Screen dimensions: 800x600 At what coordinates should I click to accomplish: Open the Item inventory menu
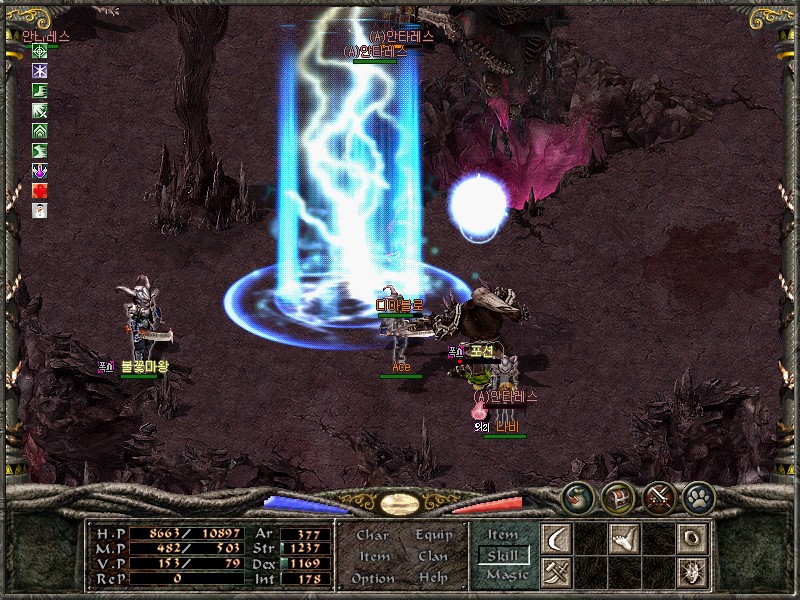(x=374, y=557)
